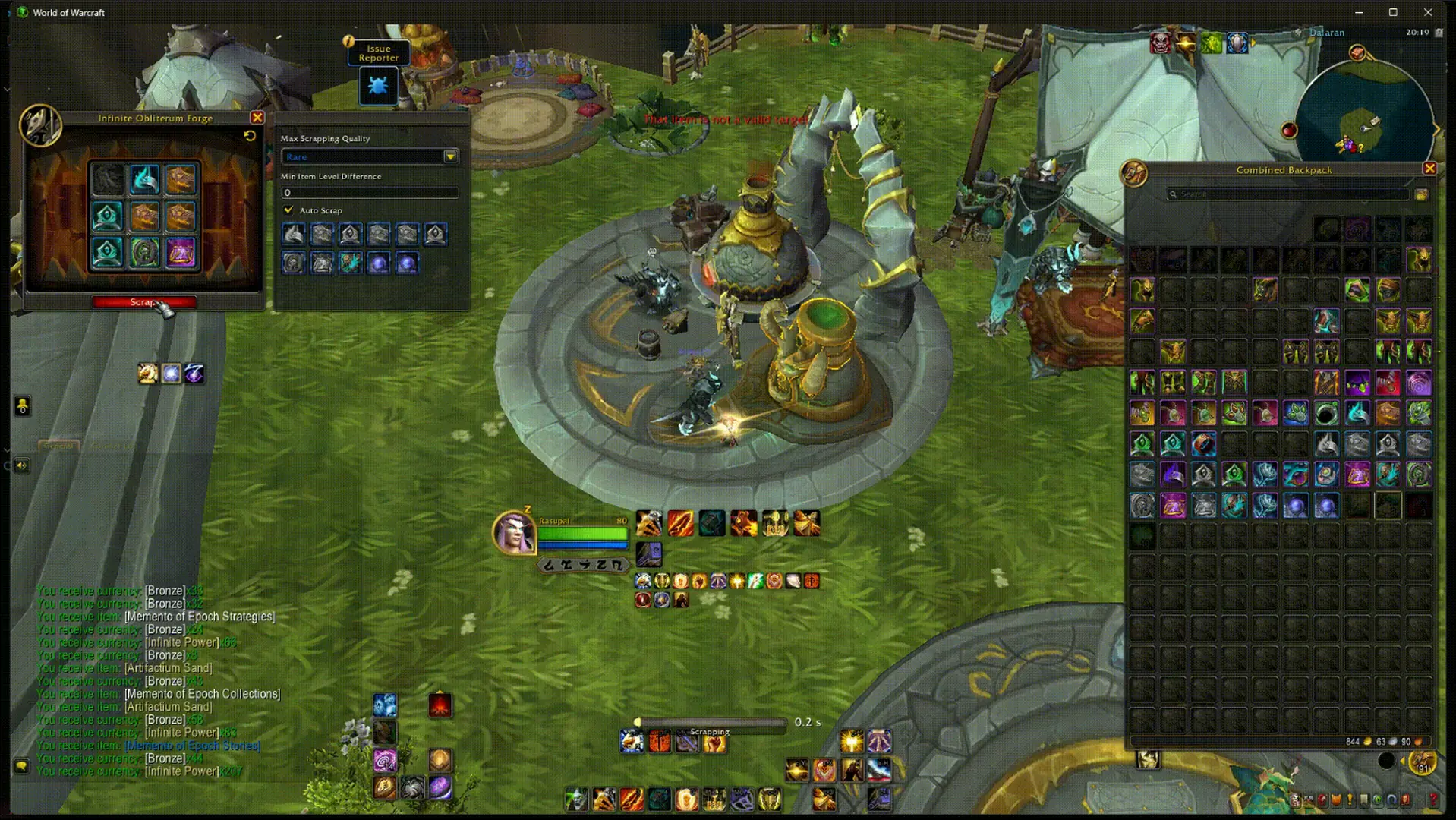Click the red Scrap button

143,302
